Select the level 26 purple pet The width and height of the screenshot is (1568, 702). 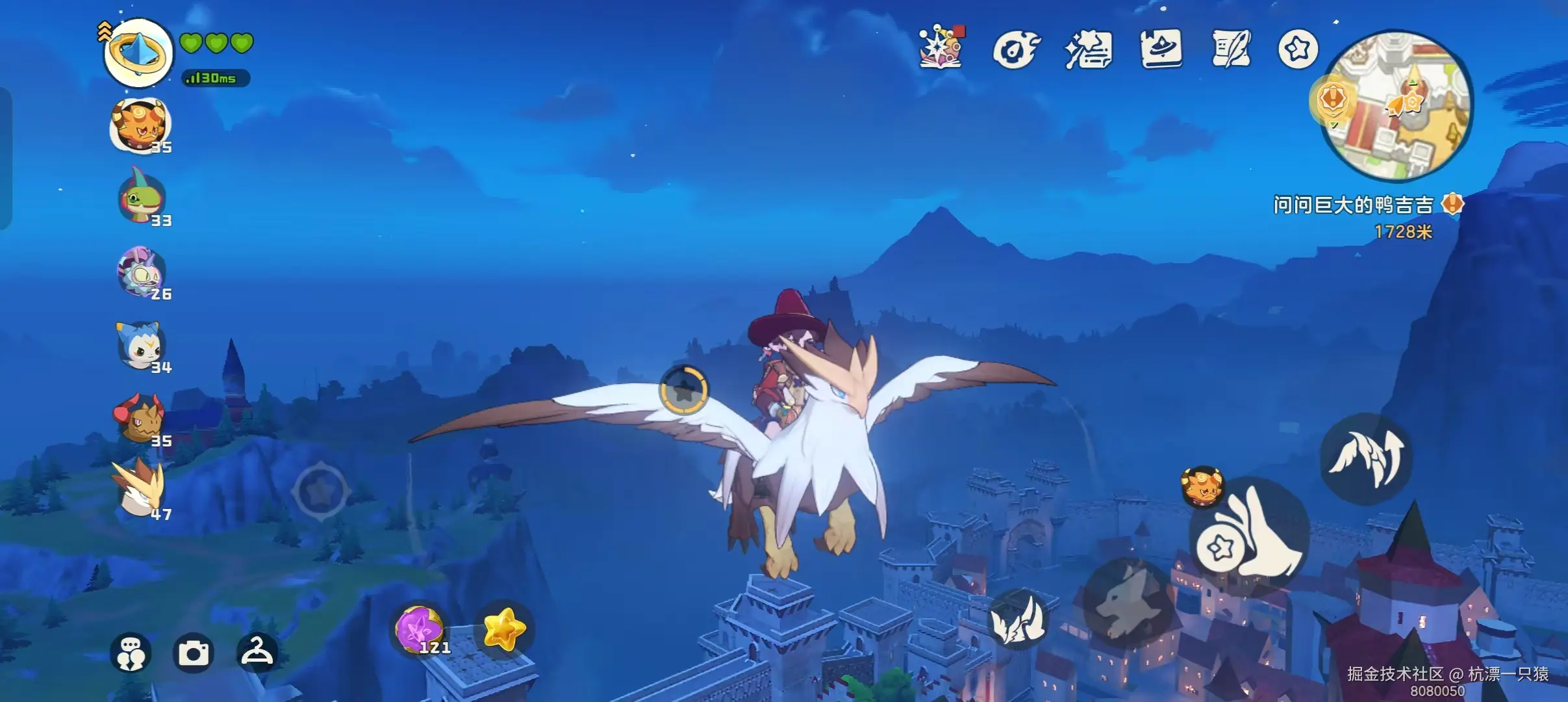(x=142, y=272)
